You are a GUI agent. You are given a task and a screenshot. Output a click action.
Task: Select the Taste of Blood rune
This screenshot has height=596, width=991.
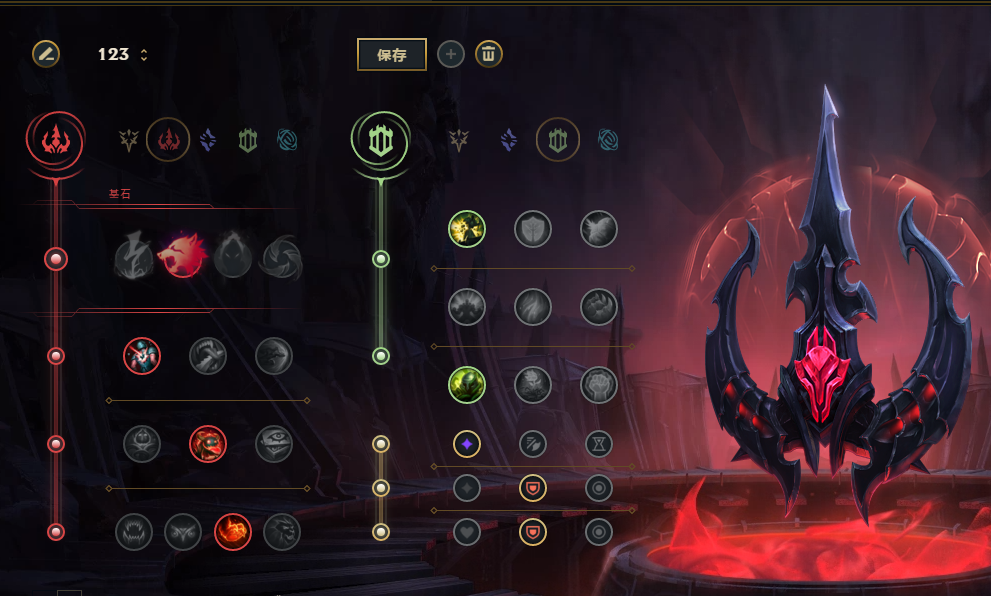pyautogui.click(x=208, y=355)
